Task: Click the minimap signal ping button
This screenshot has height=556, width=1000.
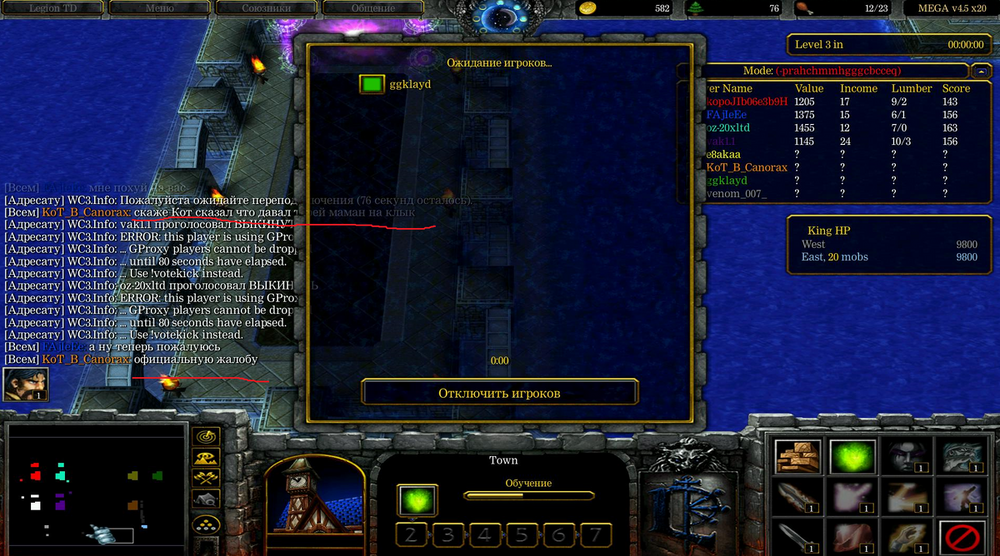Action: tap(207, 437)
